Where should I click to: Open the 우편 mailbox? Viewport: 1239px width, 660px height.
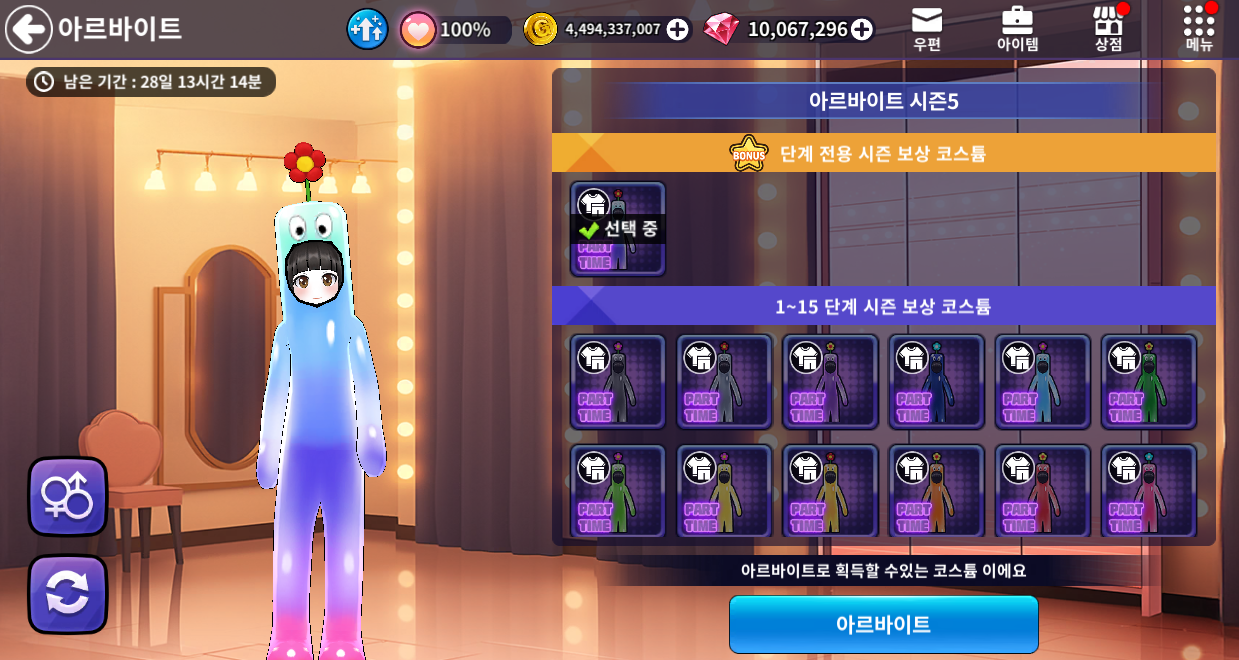pos(927,29)
